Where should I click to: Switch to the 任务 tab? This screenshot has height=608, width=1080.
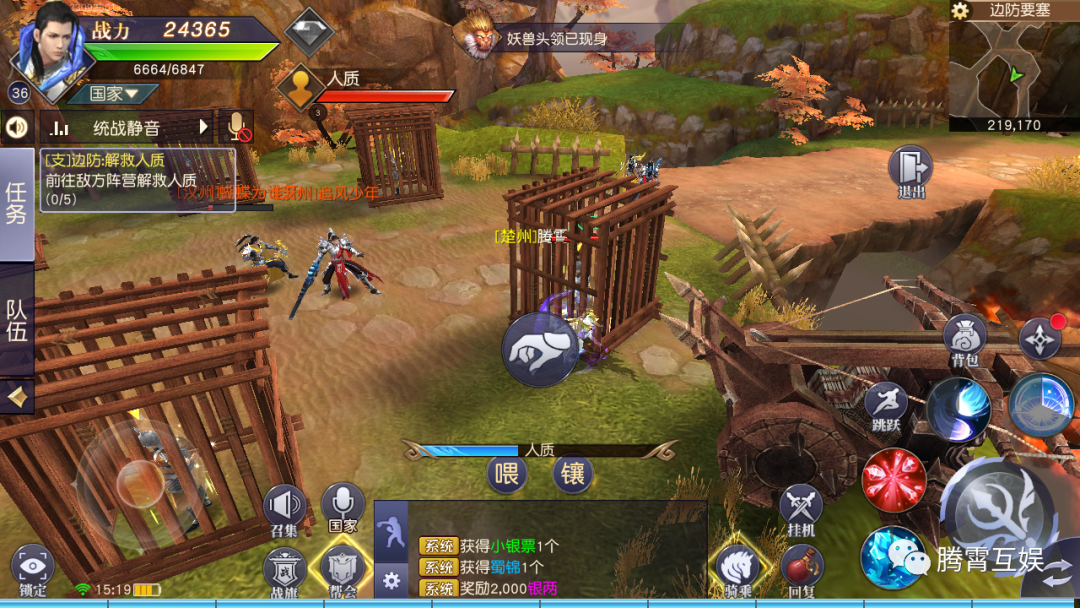[x=17, y=204]
